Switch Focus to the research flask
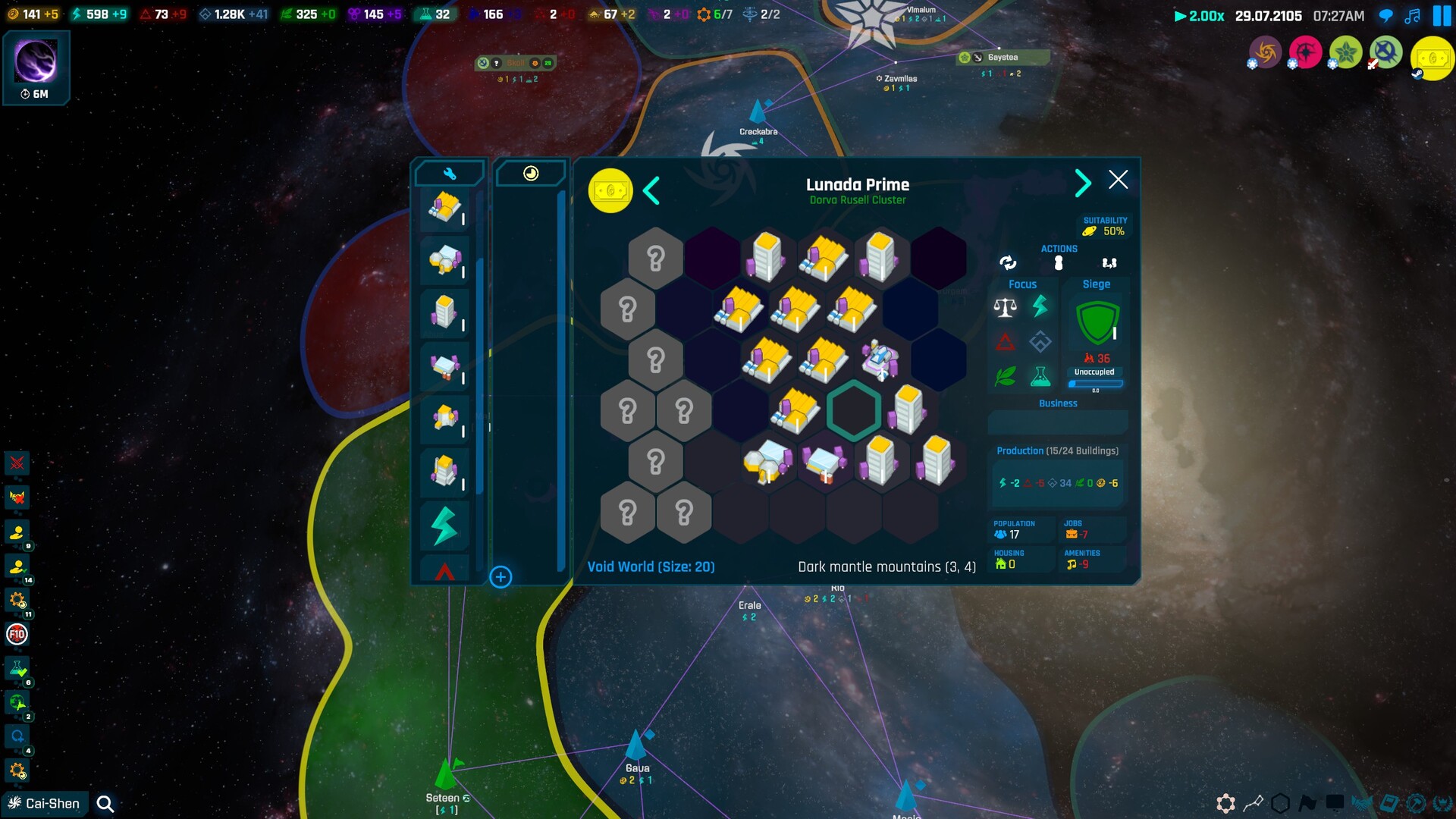This screenshot has height=819, width=1456. pyautogui.click(x=1041, y=377)
